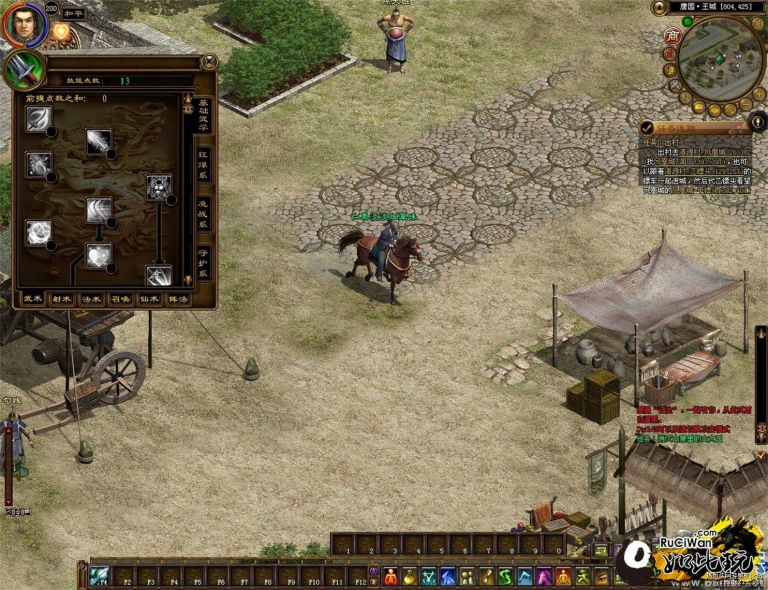Switch to the 仙术 skill tab
Screen dimensions: 768x590
148,298
